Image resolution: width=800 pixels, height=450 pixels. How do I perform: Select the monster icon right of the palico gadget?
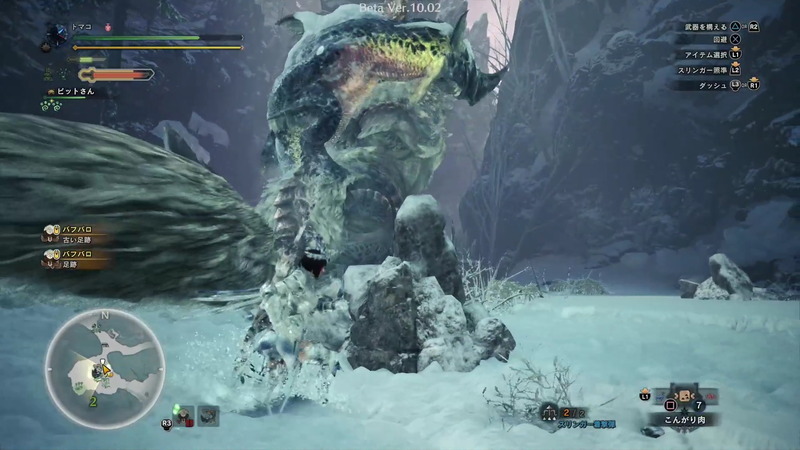[208, 415]
